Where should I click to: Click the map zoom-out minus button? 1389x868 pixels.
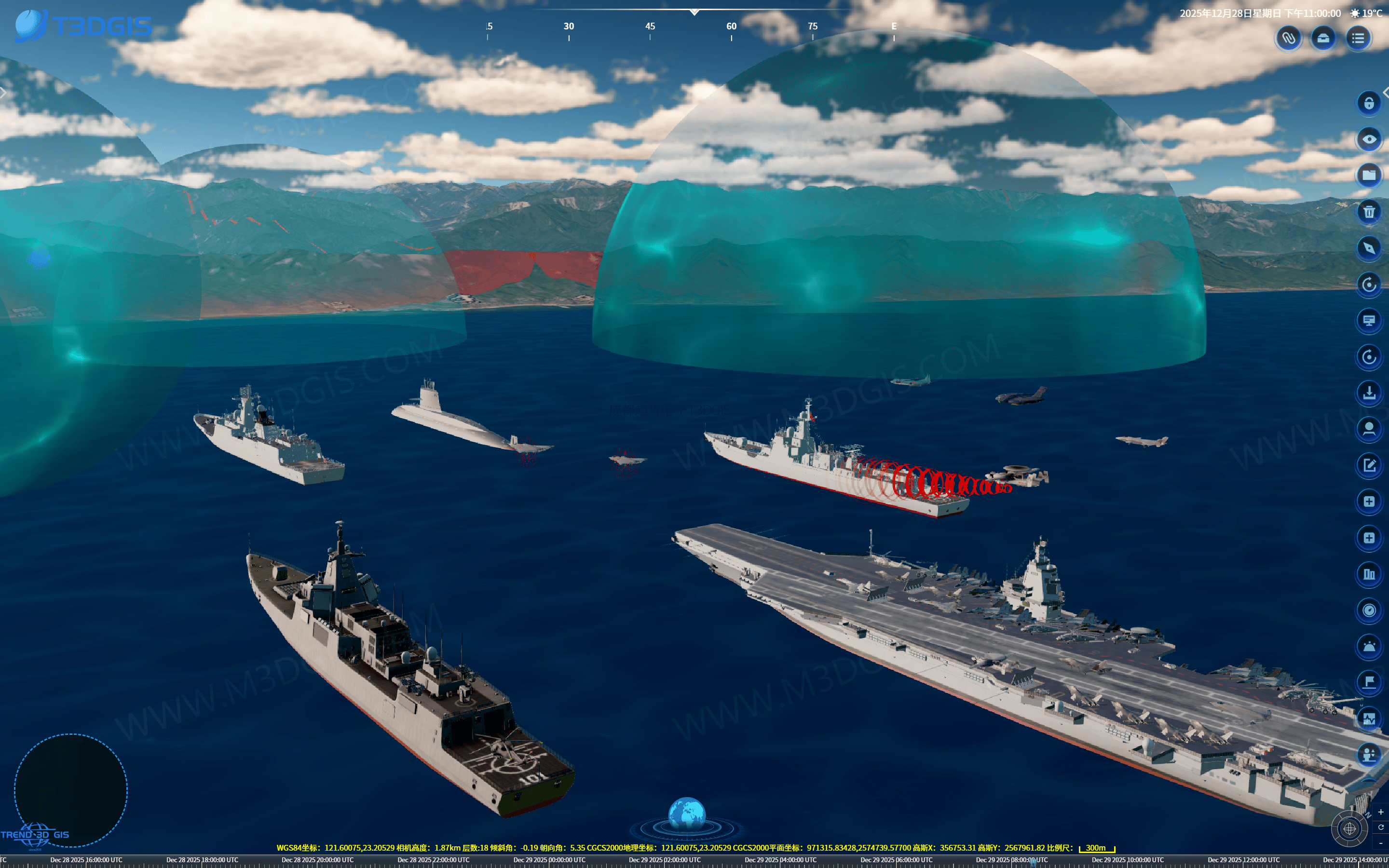(x=1380, y=843)
